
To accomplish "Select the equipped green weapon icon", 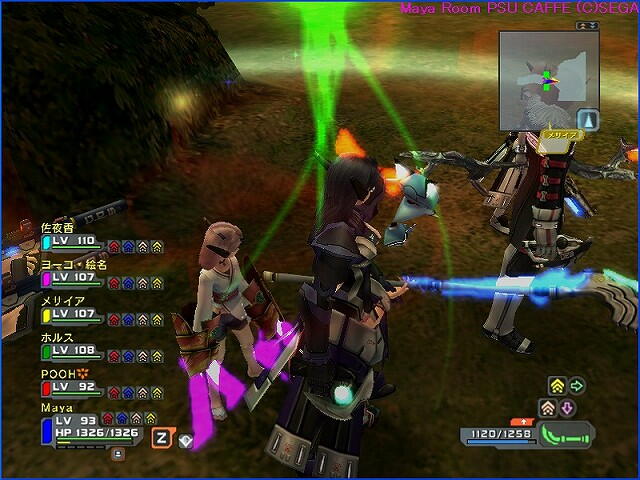I will pyautogui.click(x=565, y=435).
